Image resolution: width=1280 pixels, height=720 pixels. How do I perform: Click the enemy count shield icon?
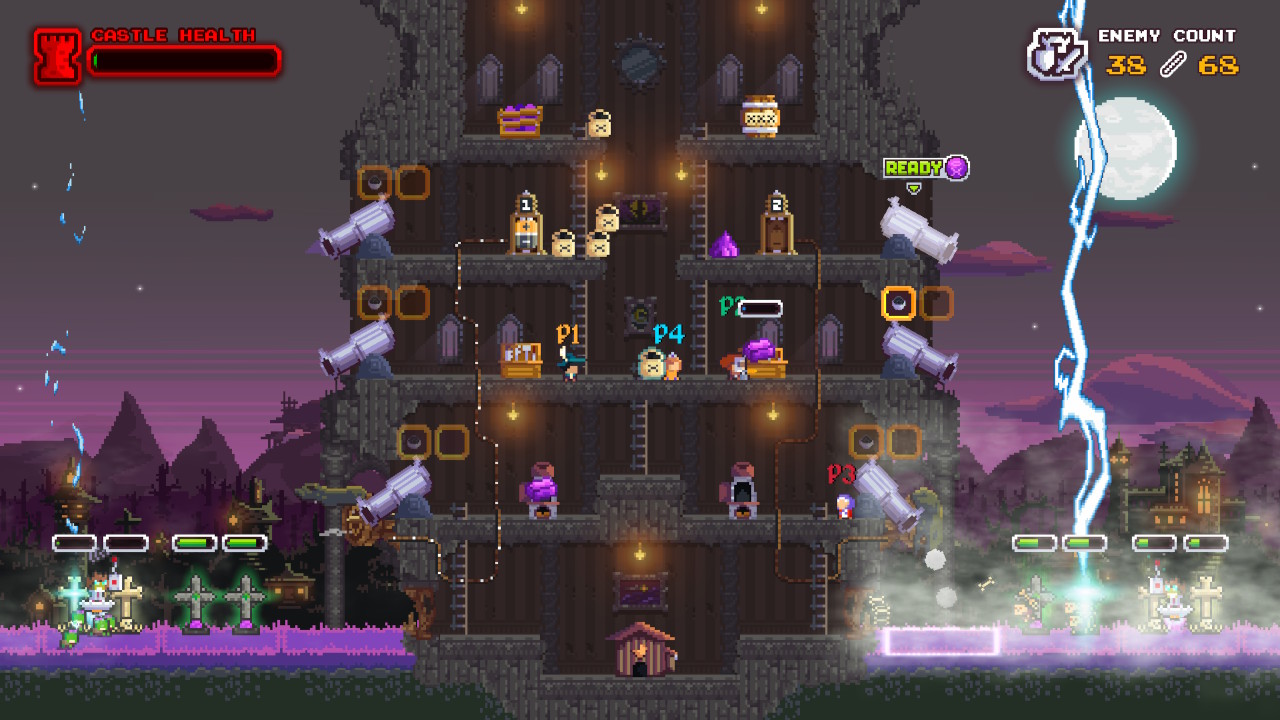point(1057,54)
